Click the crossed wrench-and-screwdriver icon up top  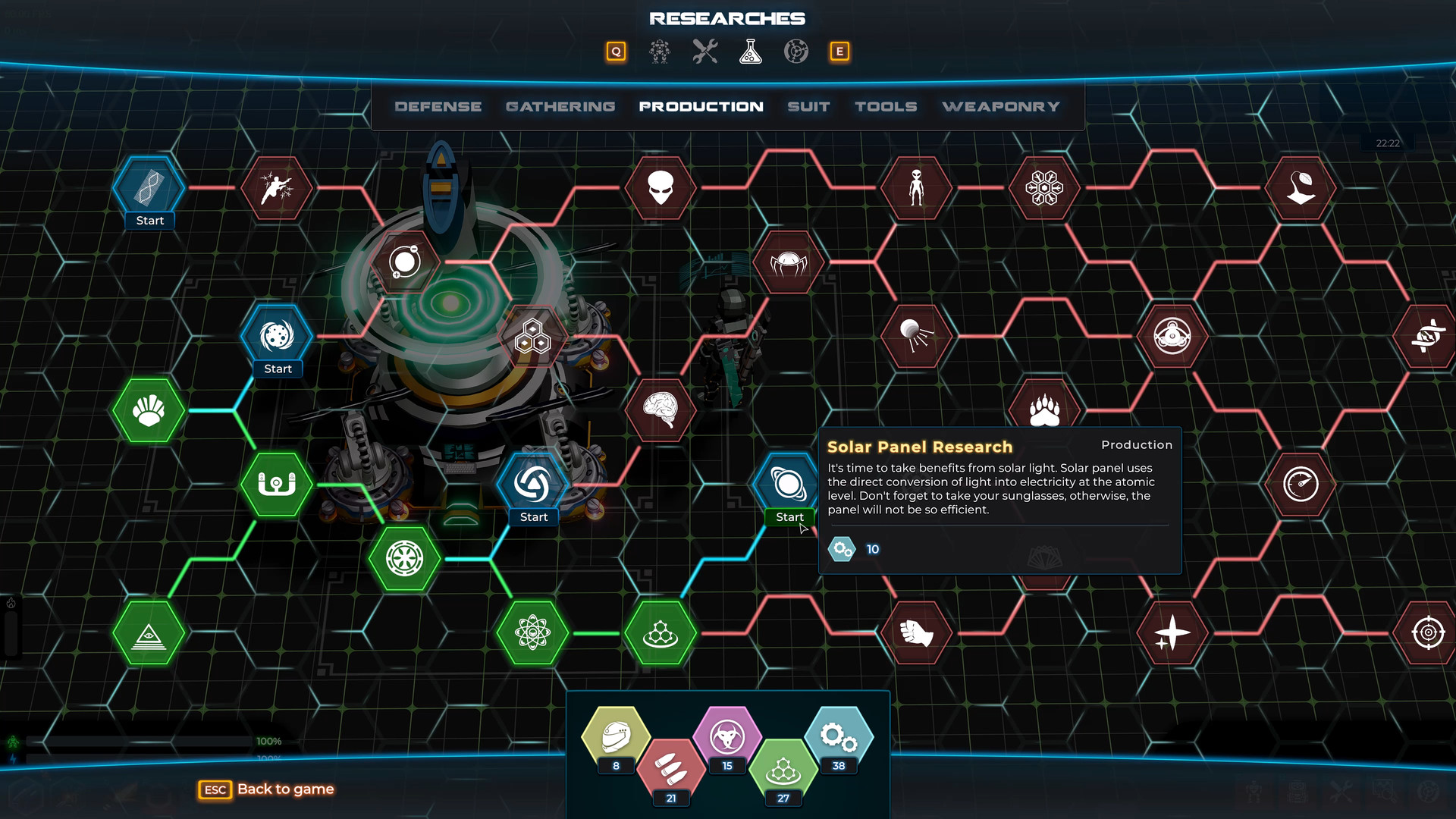coord(704,52)
